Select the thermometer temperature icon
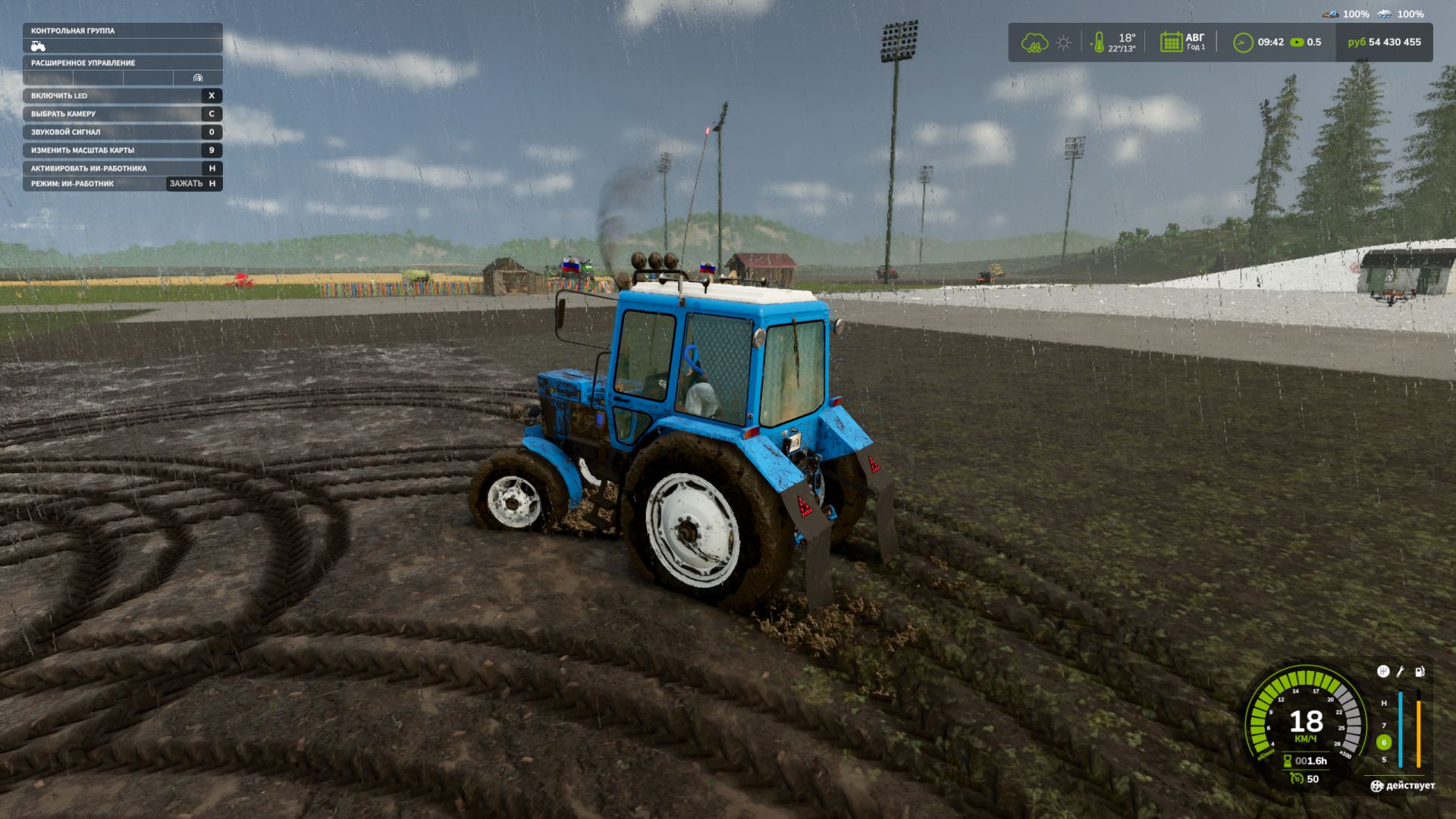Screen dimensions: 1456x819 point(1097,42)
